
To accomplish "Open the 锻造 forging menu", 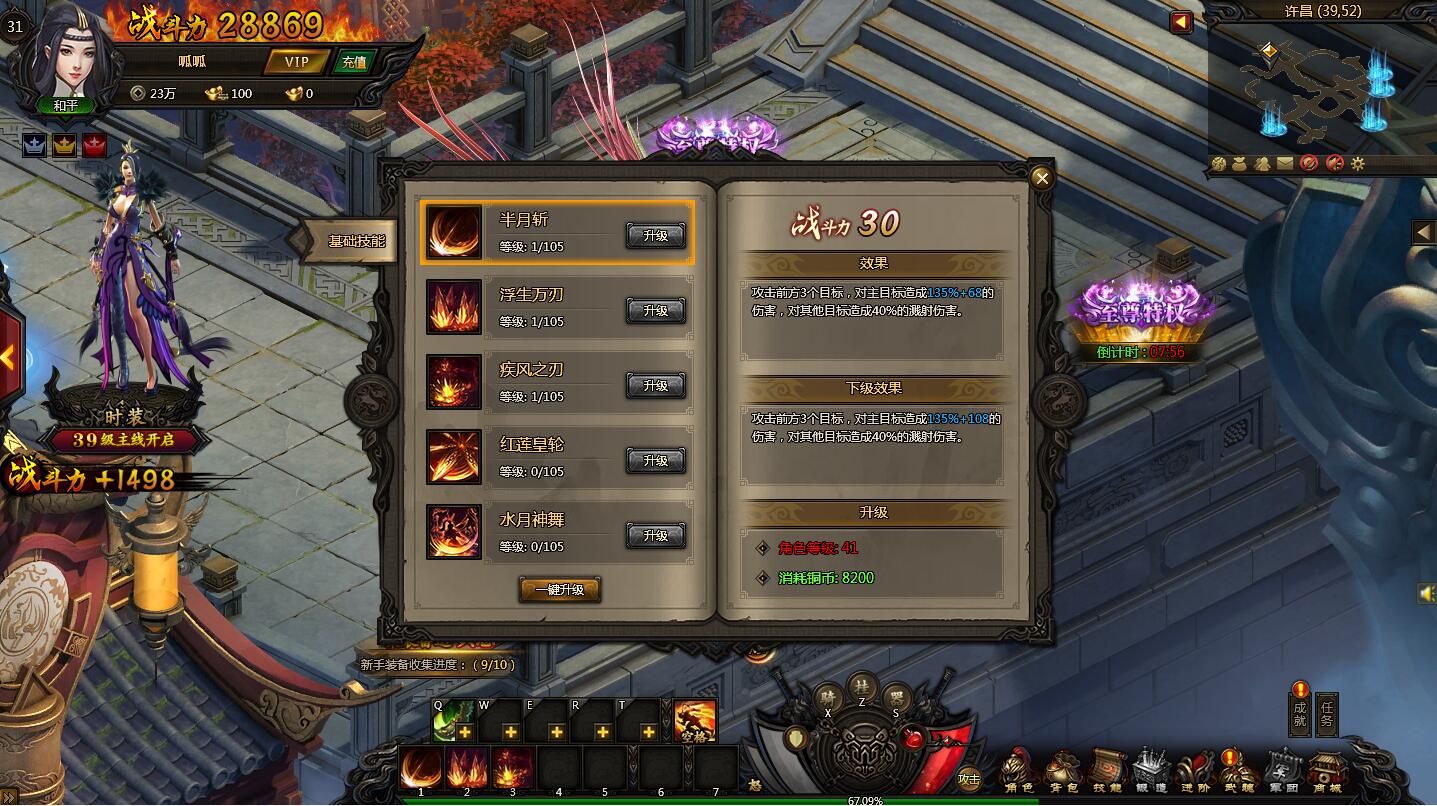I will (x=1150, y=772).
